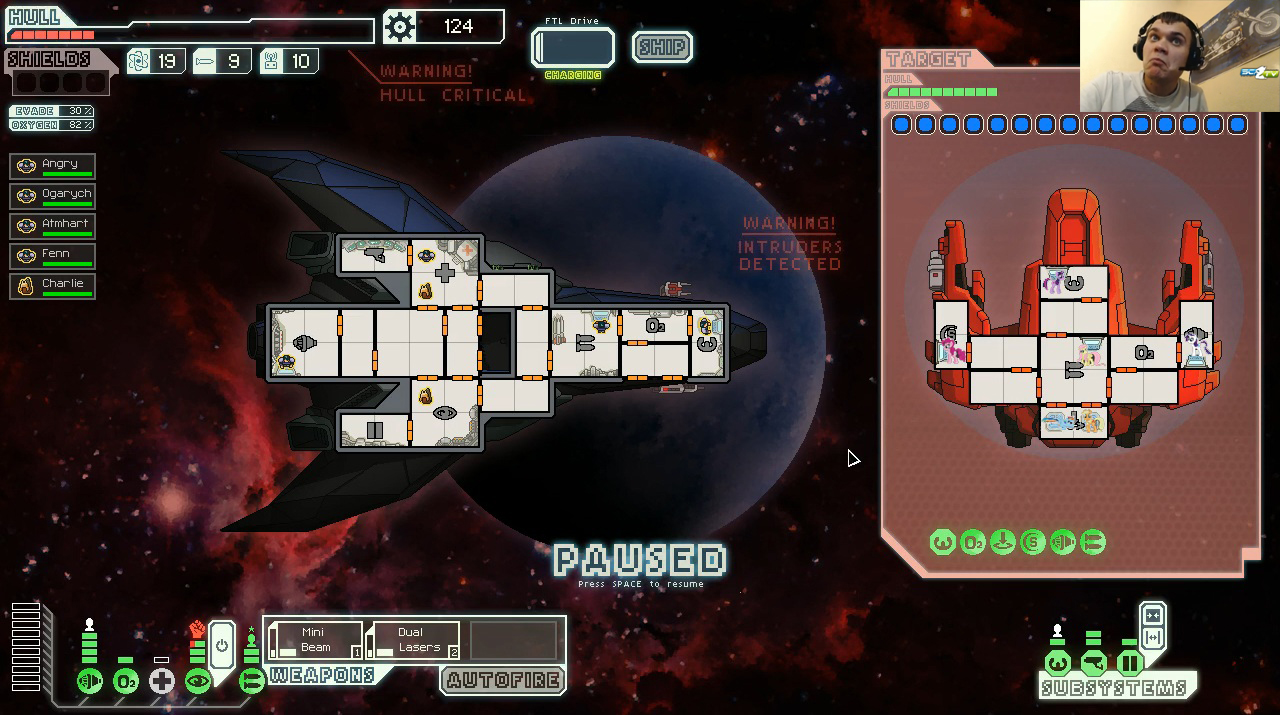Click the sensors camera subsystem icon
The height and width of the screenshot is (715, 1280).
1094,663
